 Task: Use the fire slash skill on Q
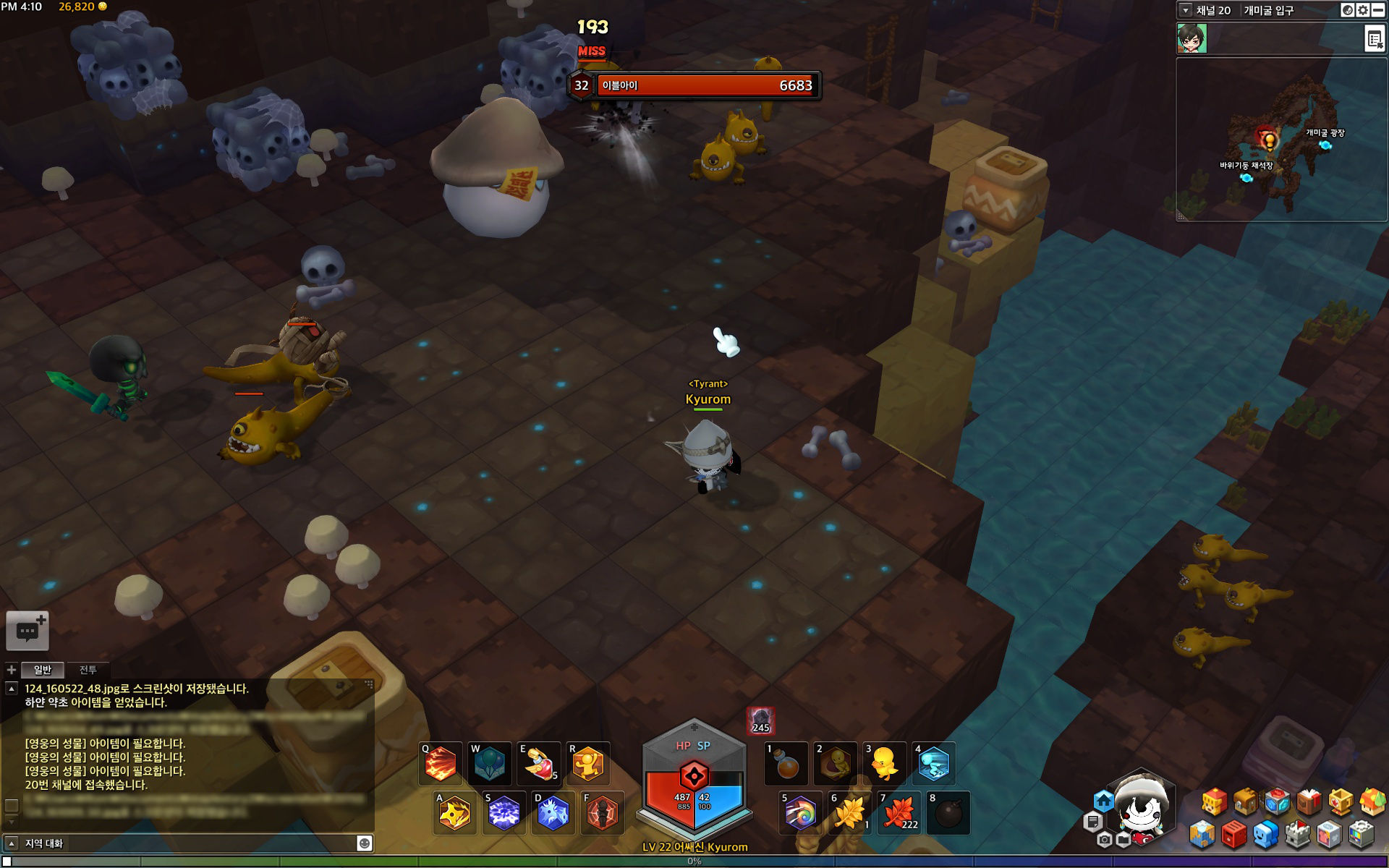[x=441, y=764]
